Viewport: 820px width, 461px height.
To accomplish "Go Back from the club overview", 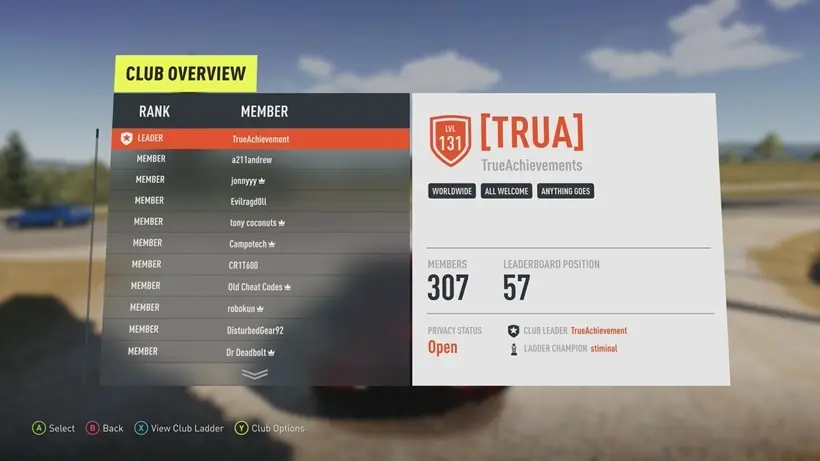I will click(105, 428).
